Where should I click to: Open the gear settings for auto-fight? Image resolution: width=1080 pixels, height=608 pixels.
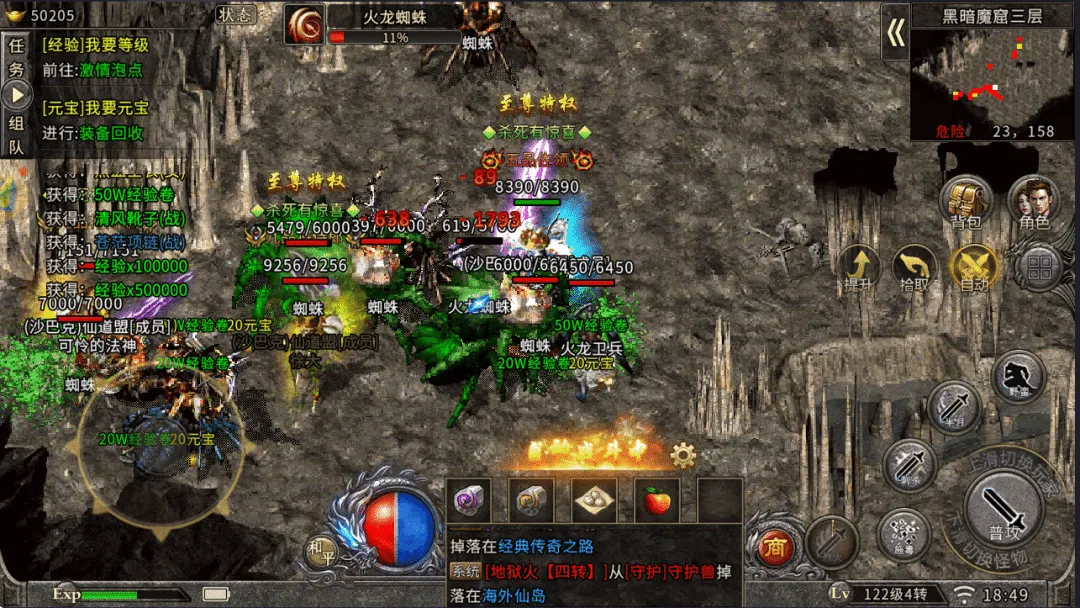[x=683, y=456]
